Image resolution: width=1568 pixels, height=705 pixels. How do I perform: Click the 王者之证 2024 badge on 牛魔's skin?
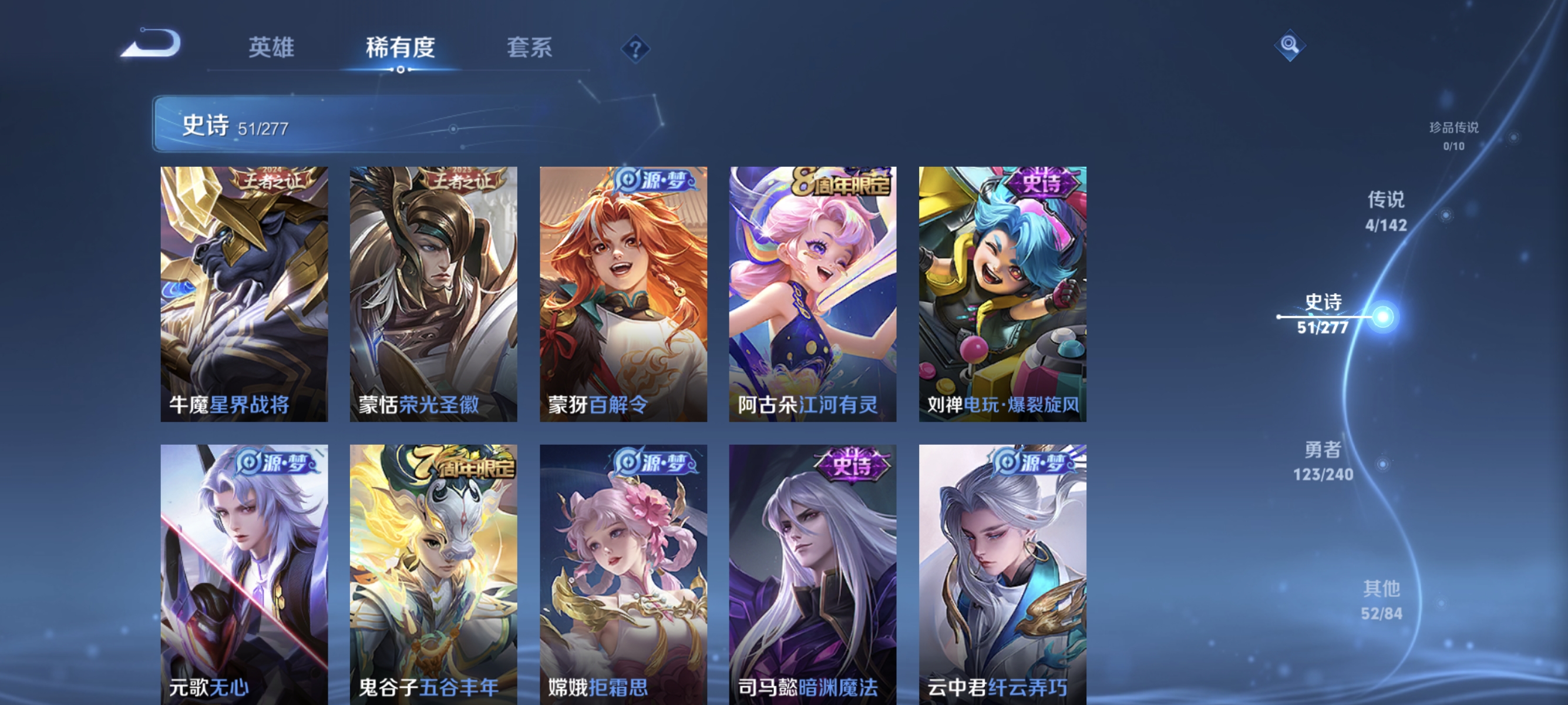pyautogui.click(x=271, y=179)
